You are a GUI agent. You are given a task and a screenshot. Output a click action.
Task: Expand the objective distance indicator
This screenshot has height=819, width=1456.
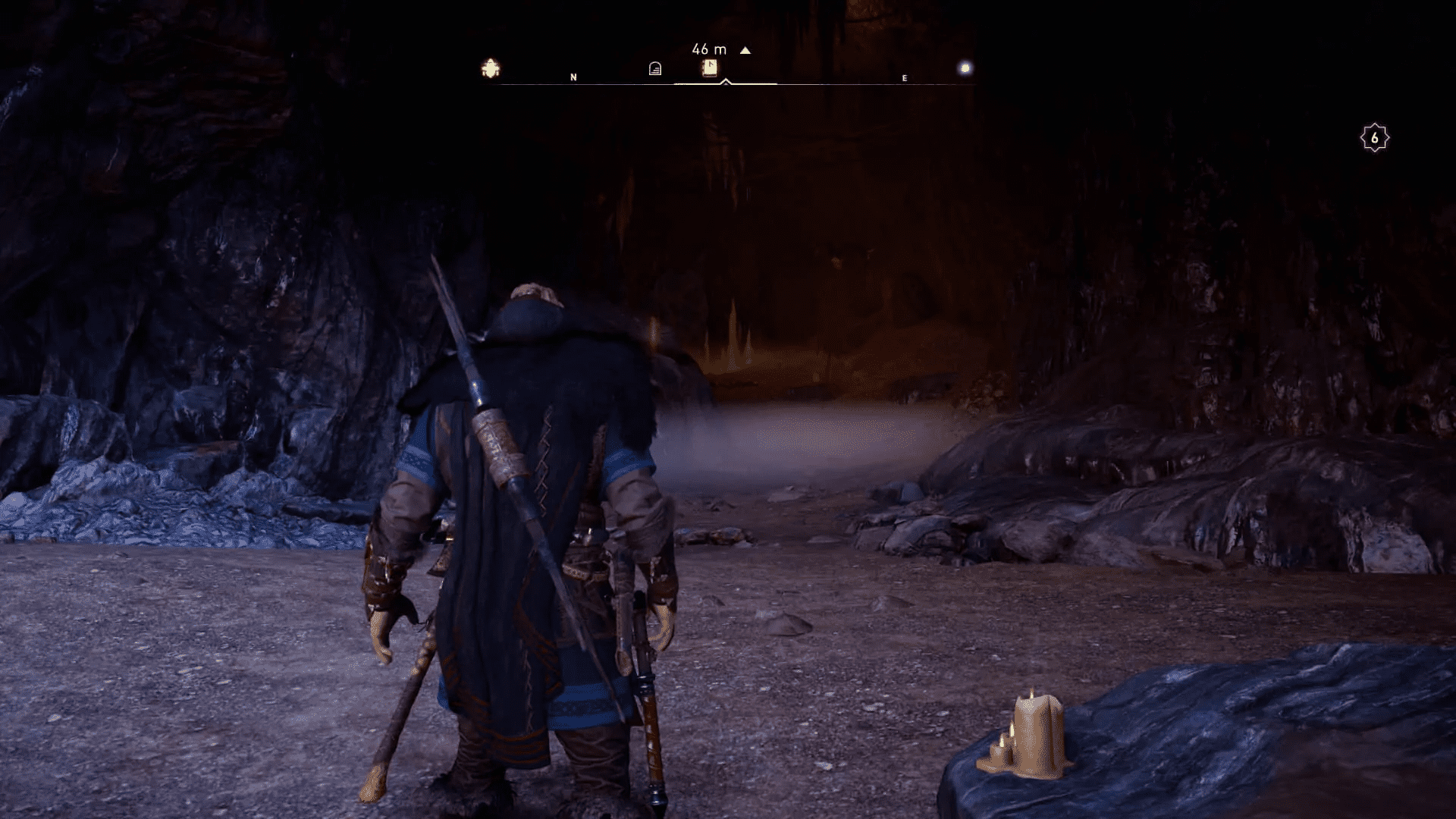(x=708, y=49)
